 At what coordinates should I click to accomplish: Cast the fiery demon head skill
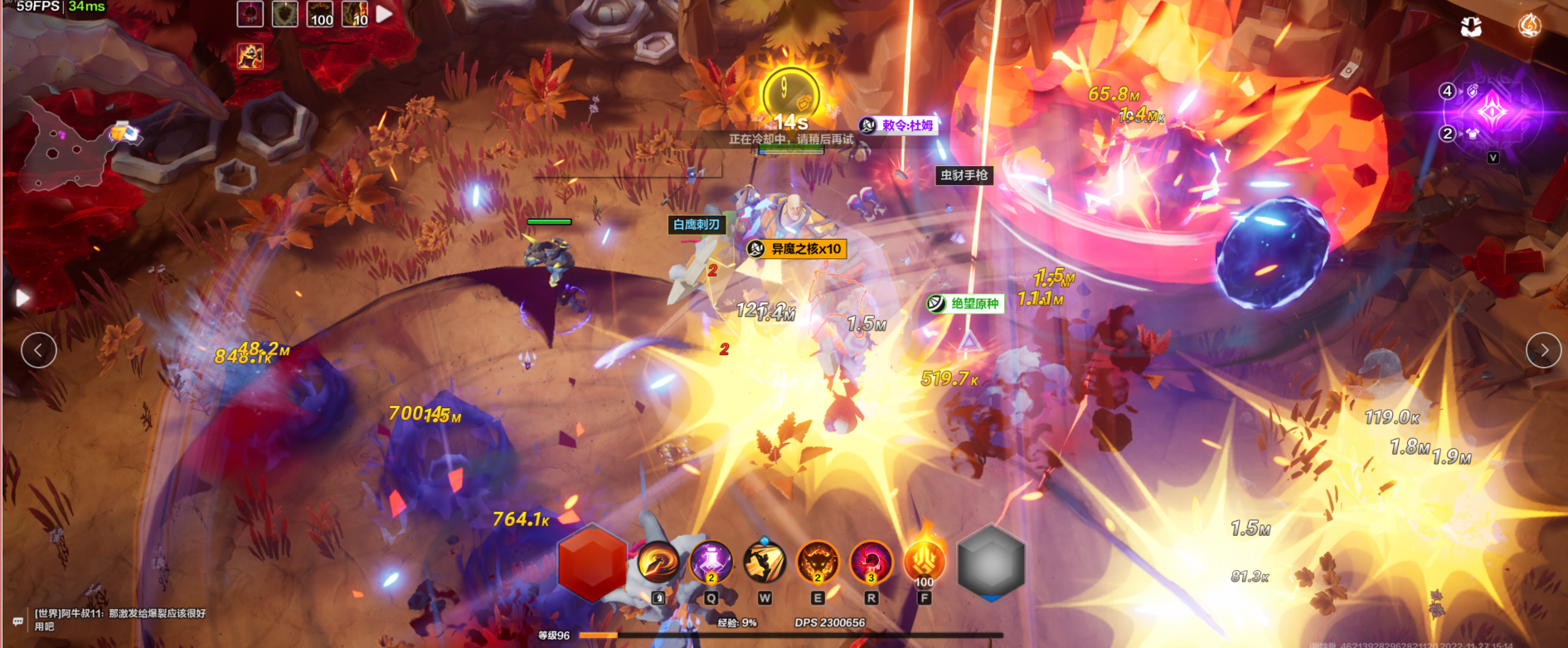pyautogui.click(x=818, y=563)
